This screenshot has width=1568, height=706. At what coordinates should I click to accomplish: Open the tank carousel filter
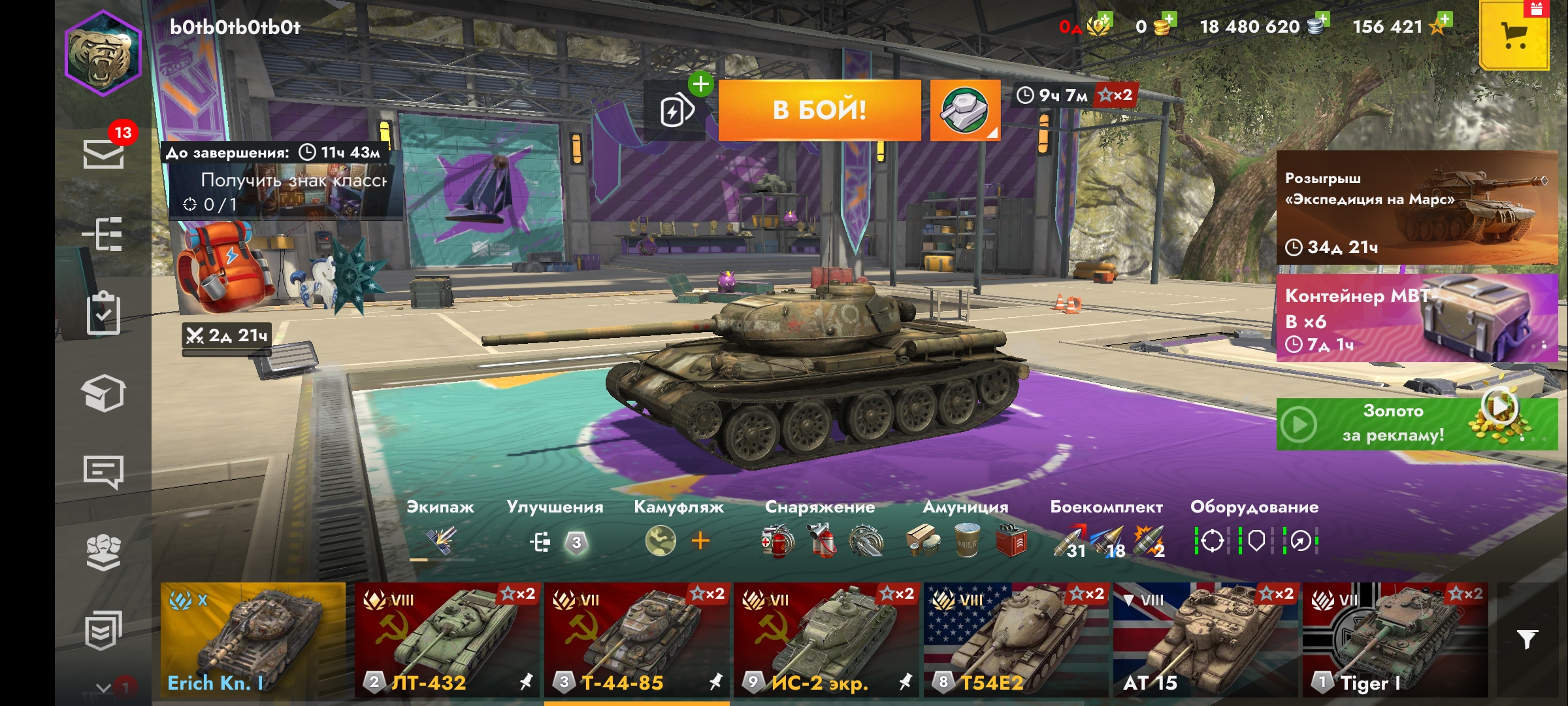1527,639
